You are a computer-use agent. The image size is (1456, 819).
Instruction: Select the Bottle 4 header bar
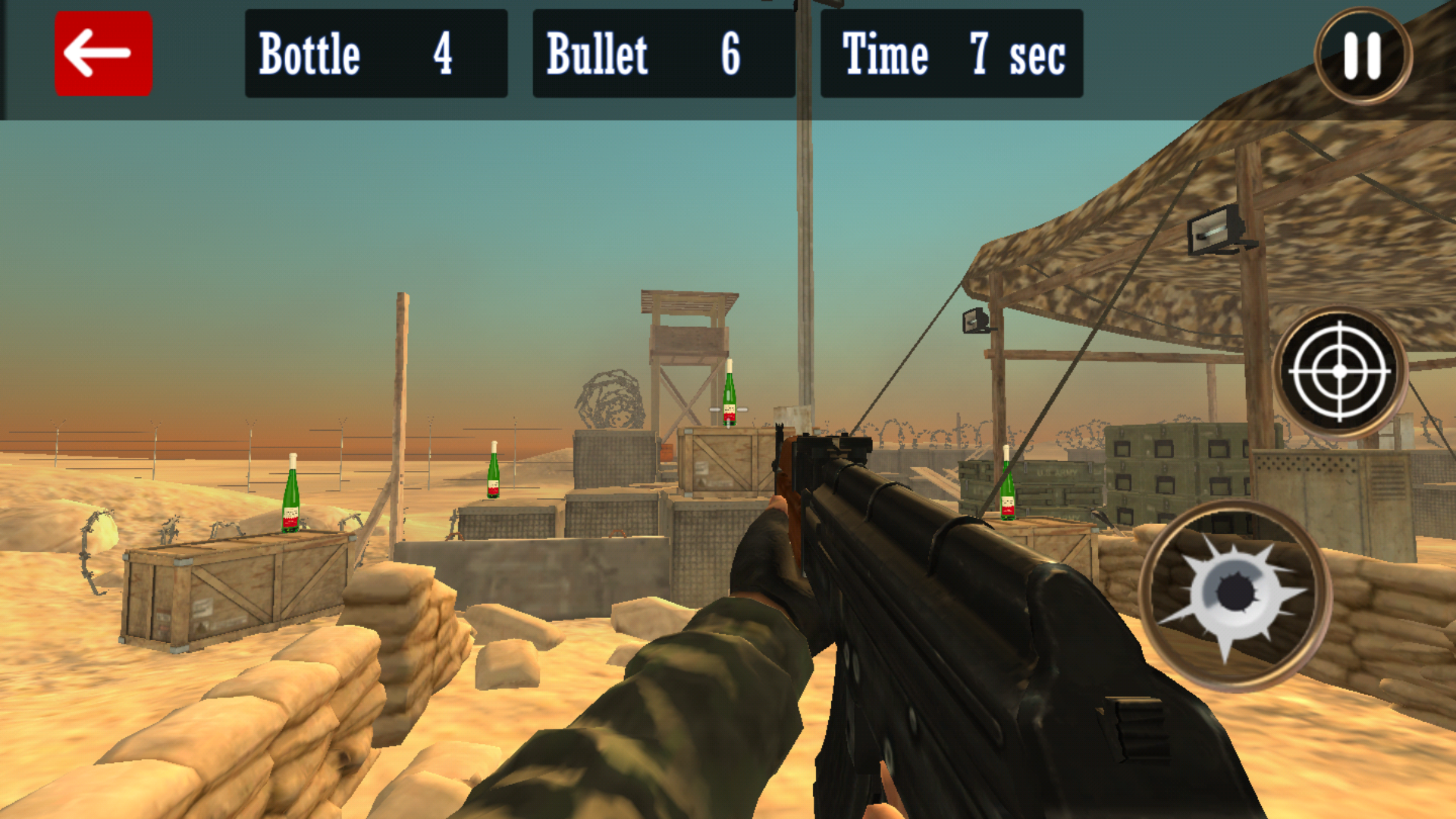377,53
